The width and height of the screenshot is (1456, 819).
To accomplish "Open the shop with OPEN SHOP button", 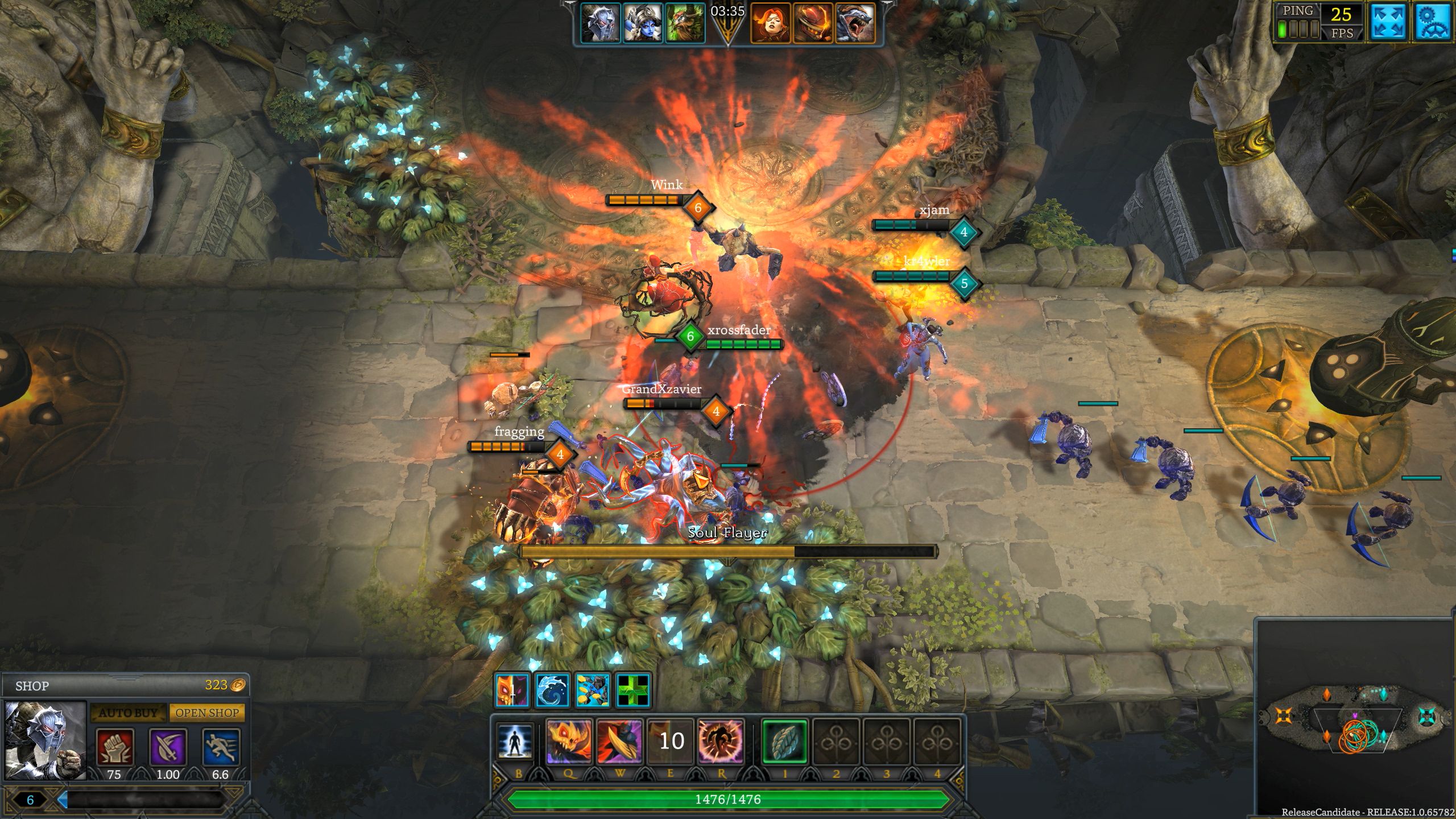I will (x=207, y=713).
